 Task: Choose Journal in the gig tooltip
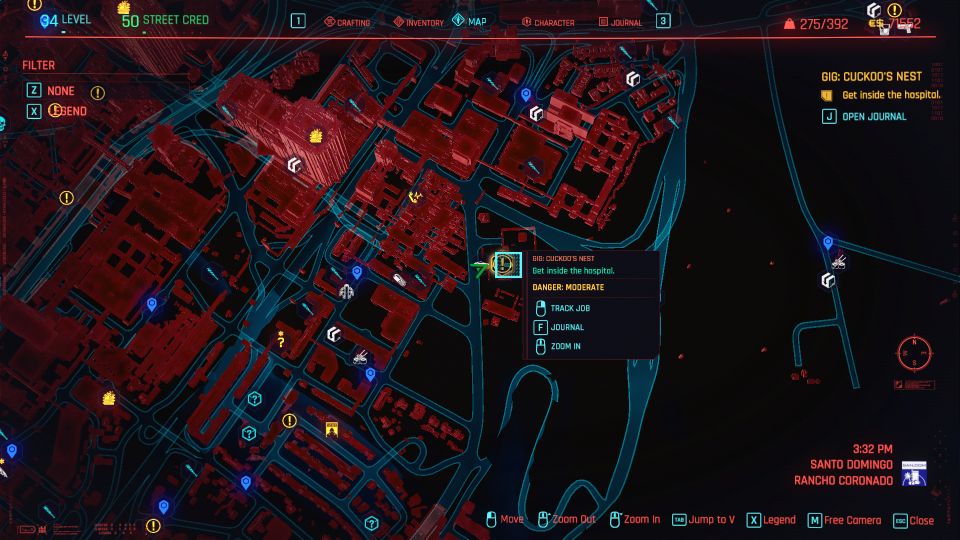[x=566, y=327]
